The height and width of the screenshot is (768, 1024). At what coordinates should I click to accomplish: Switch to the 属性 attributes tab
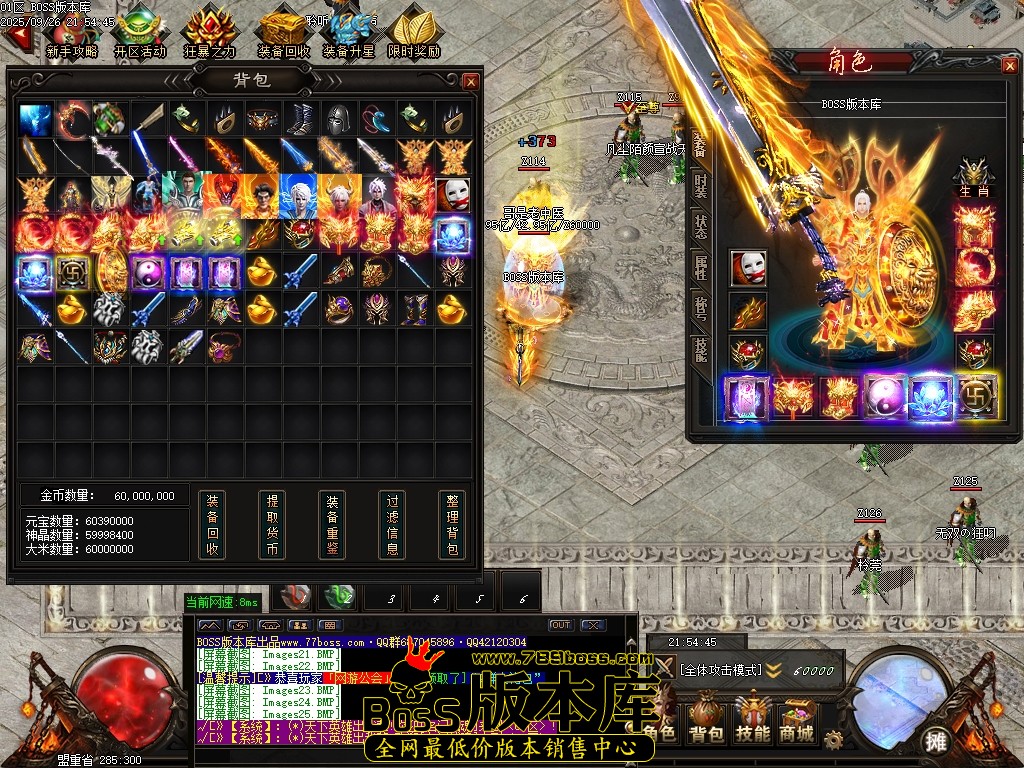(700, 266)
